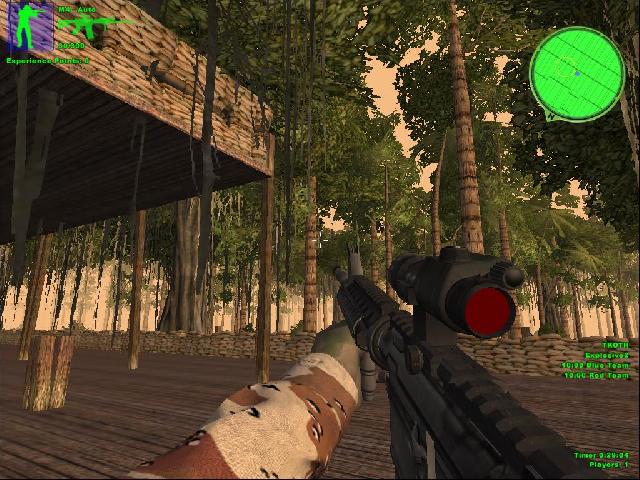Select the M4 rifle weapon icon

coord(85,26)
